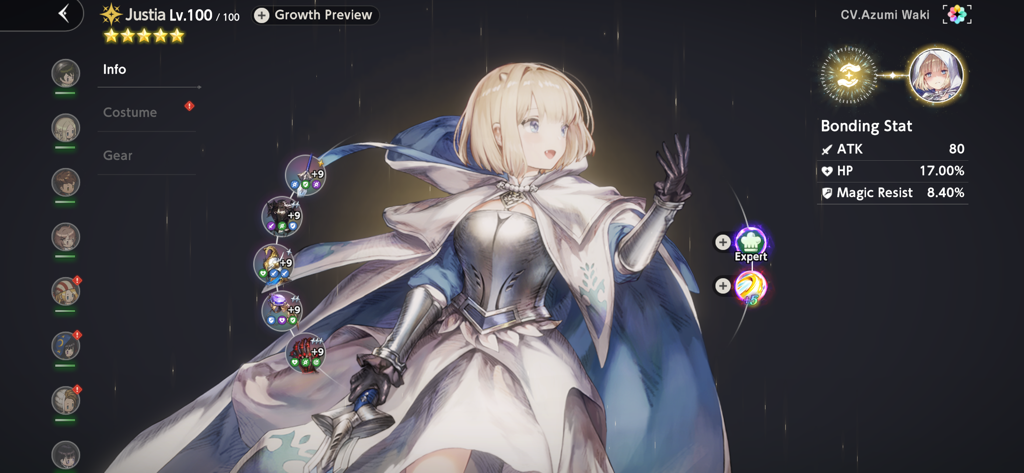The height and width of the screenshot is (473, 1024).
Task: Open the Costume tab
Action: pos(130,113)
